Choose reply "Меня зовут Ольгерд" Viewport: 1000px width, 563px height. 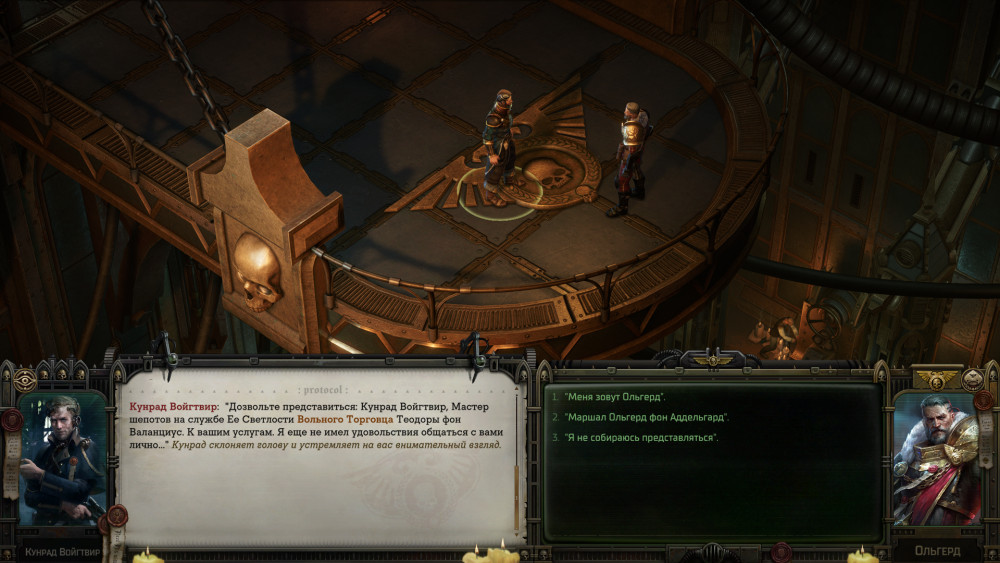click(615, 397)
